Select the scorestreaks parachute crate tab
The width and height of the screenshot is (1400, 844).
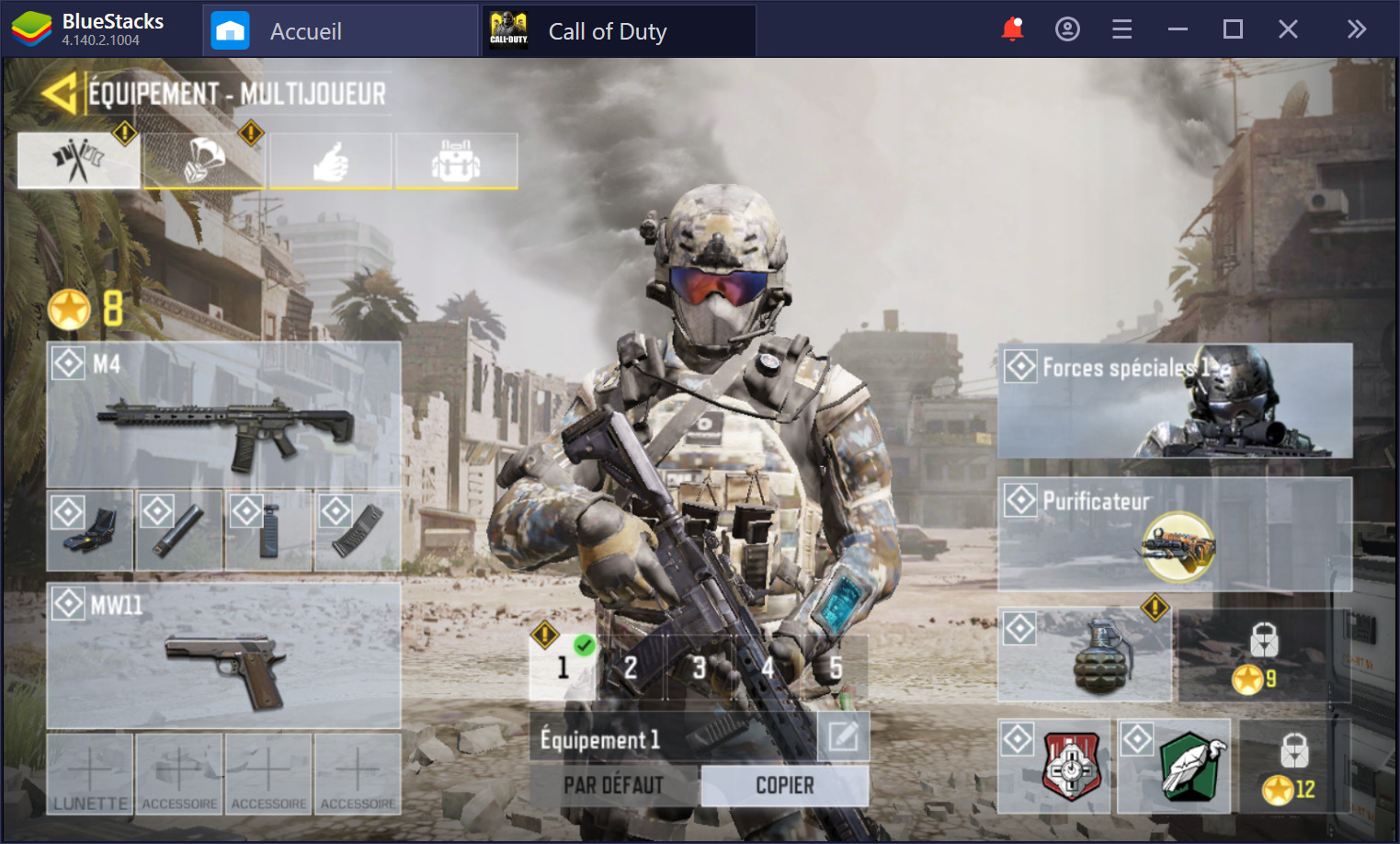click(204, 159)
